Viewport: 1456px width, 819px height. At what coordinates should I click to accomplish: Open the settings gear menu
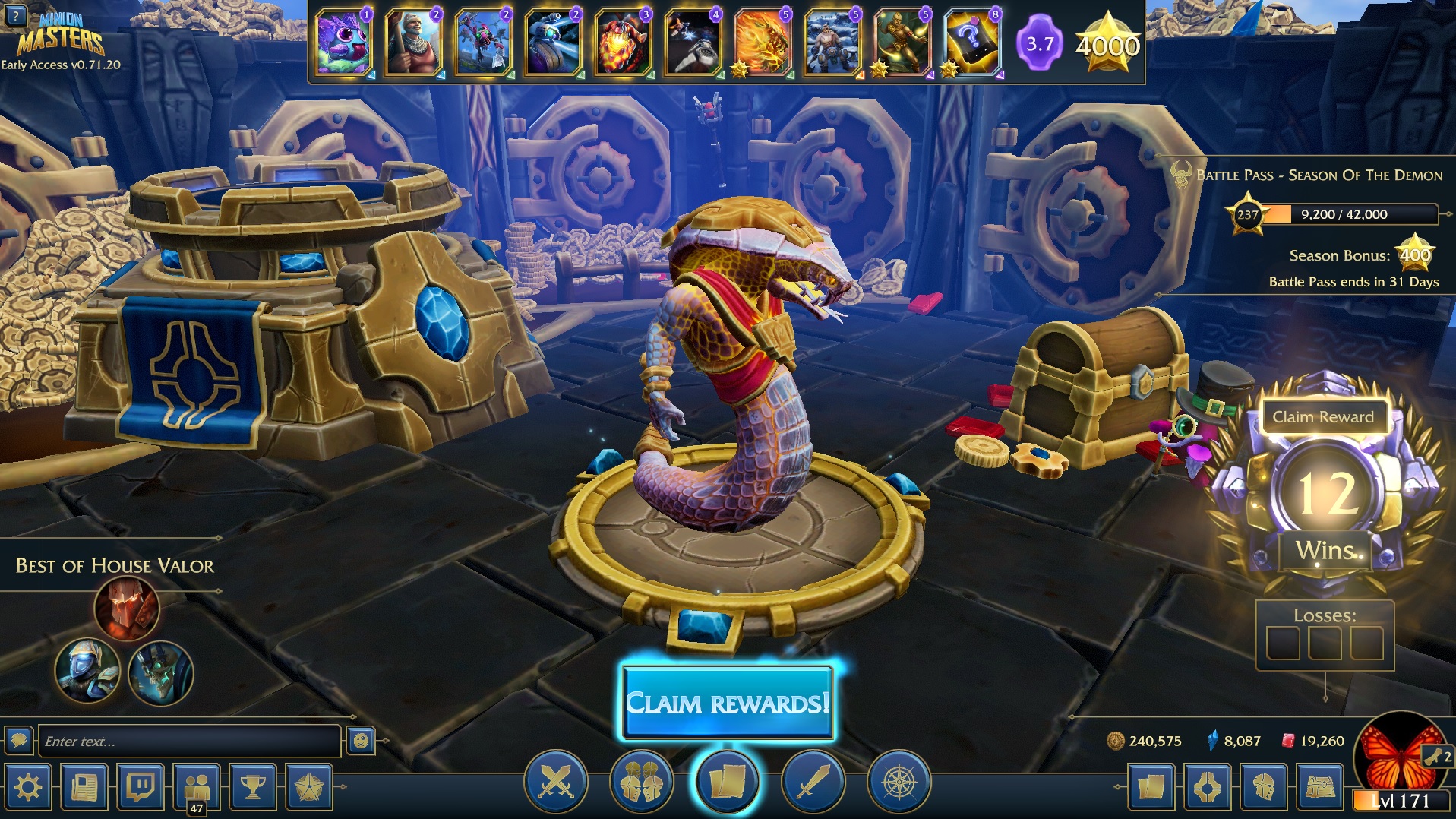(28, 787)
